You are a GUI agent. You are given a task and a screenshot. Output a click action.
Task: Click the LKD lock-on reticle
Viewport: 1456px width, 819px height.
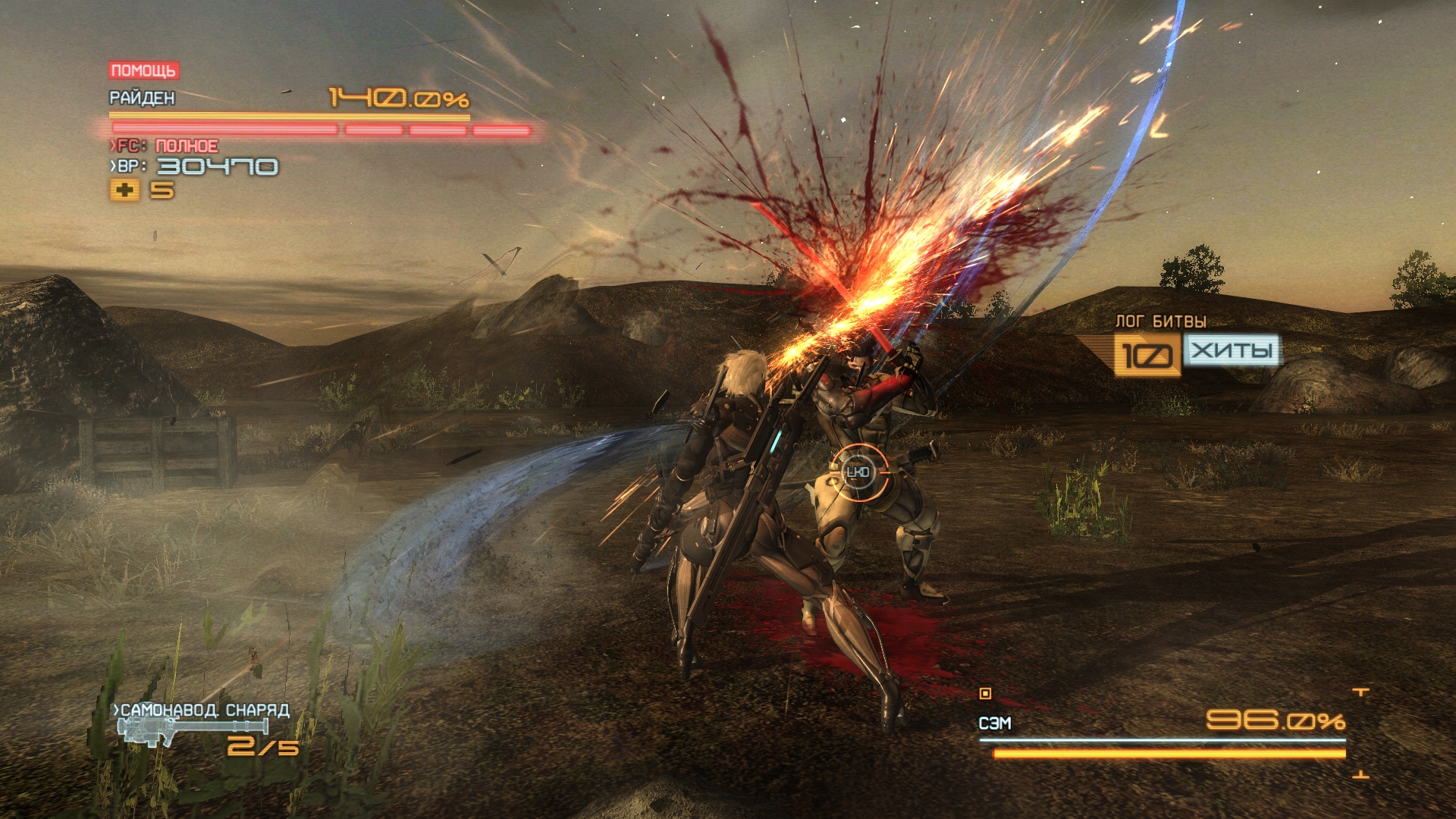click(x=858, y=472)
